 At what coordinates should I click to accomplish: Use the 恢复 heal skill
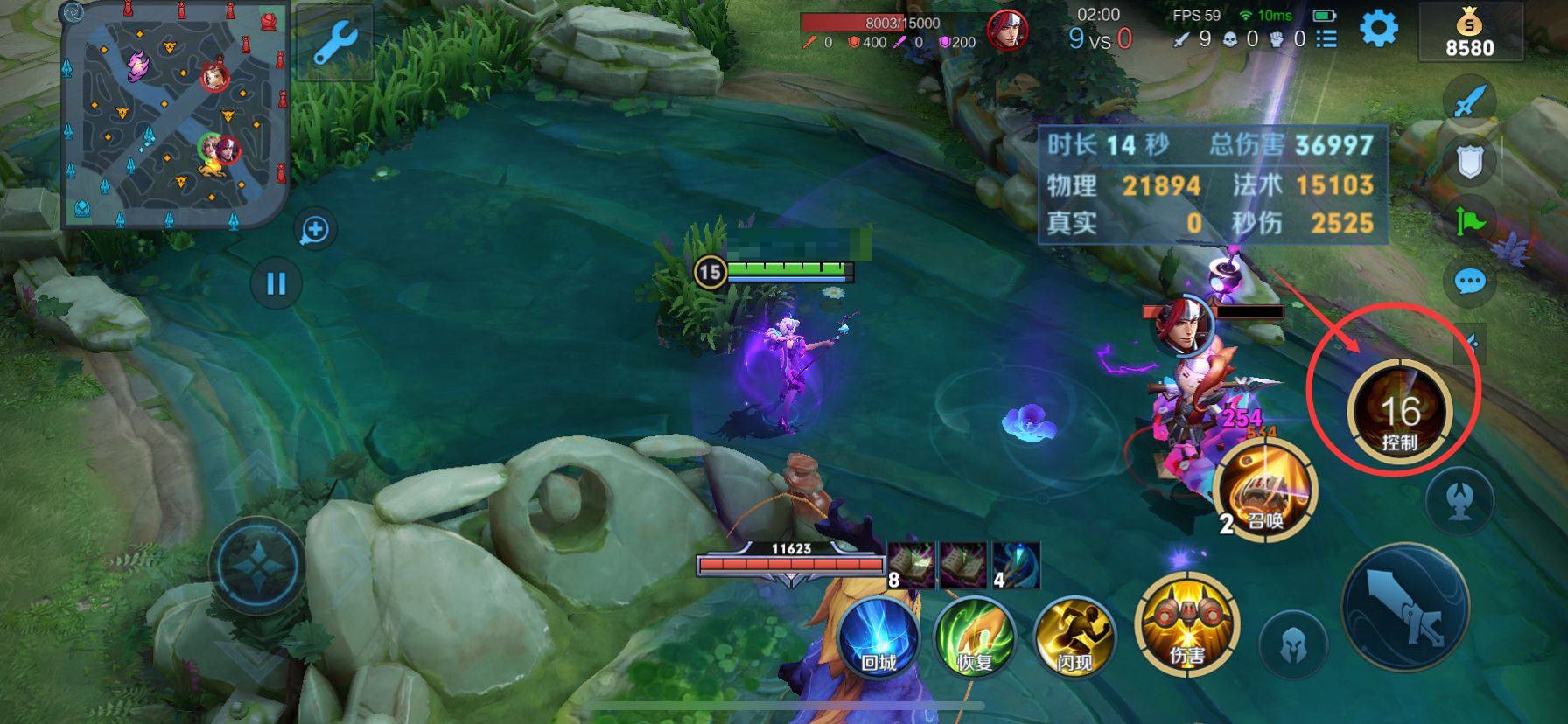pyautogui.click(x=974, y=638)
